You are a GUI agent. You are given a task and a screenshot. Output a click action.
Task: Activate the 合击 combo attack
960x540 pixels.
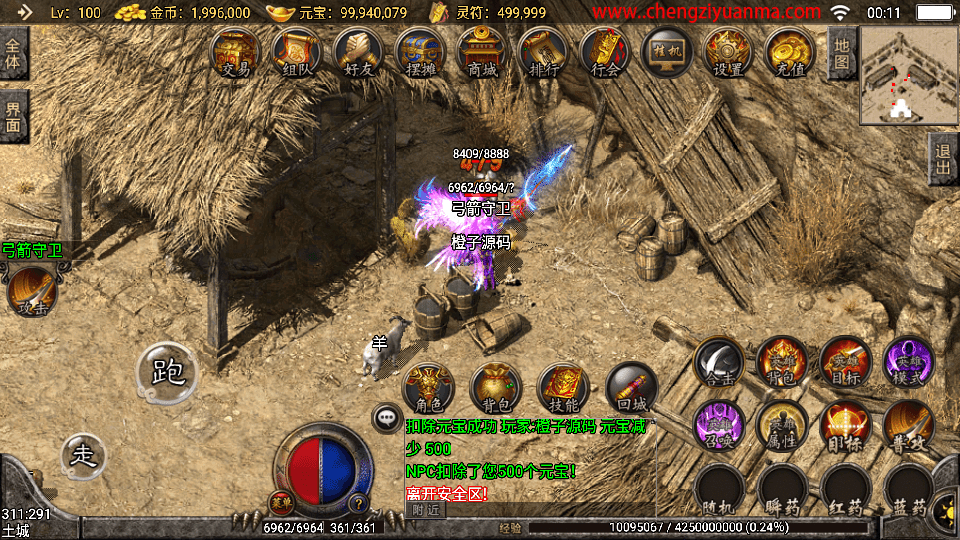click(719, 362)
